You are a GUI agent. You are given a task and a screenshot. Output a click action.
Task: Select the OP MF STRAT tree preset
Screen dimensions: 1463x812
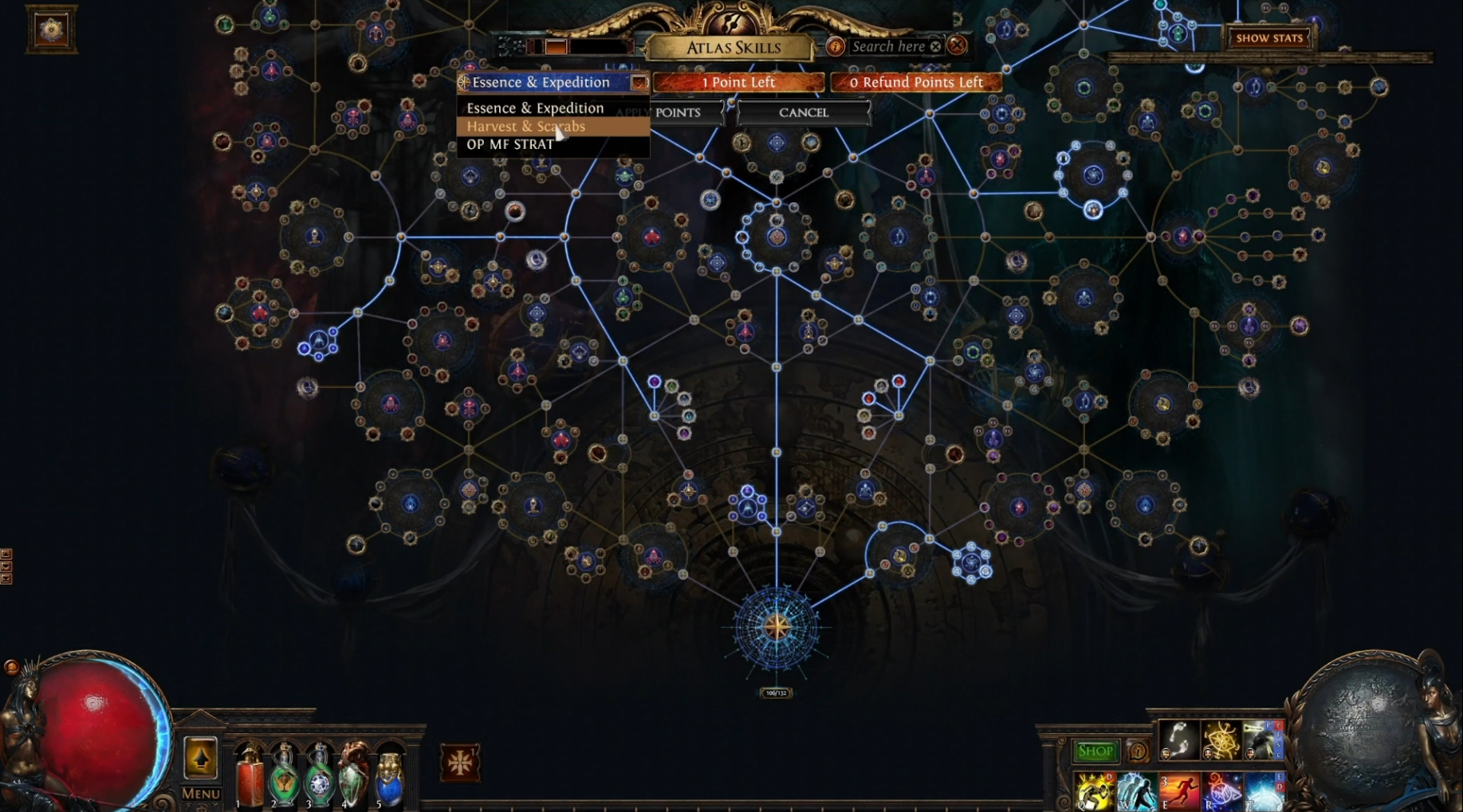tap(510, 144)
